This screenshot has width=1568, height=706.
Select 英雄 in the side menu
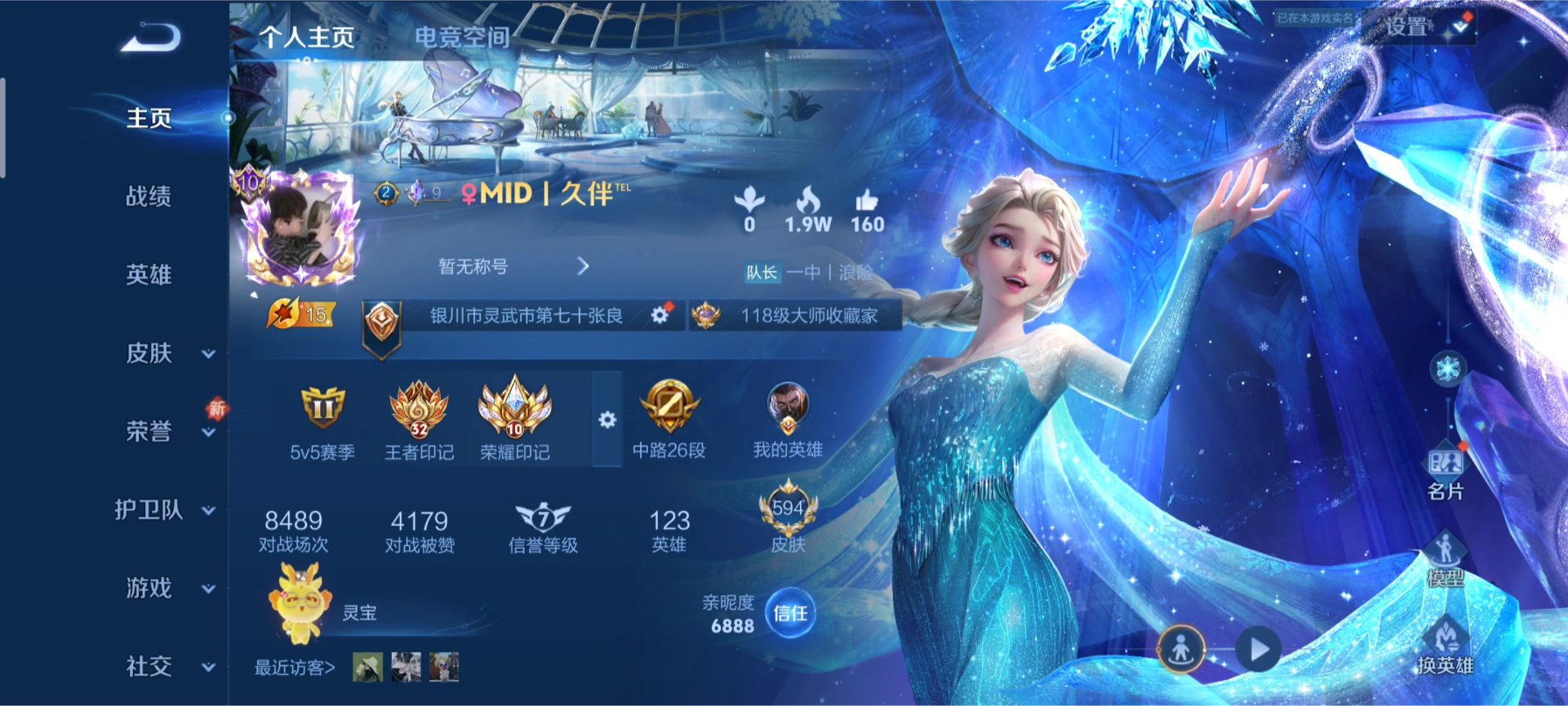click(x=149, y=274)
